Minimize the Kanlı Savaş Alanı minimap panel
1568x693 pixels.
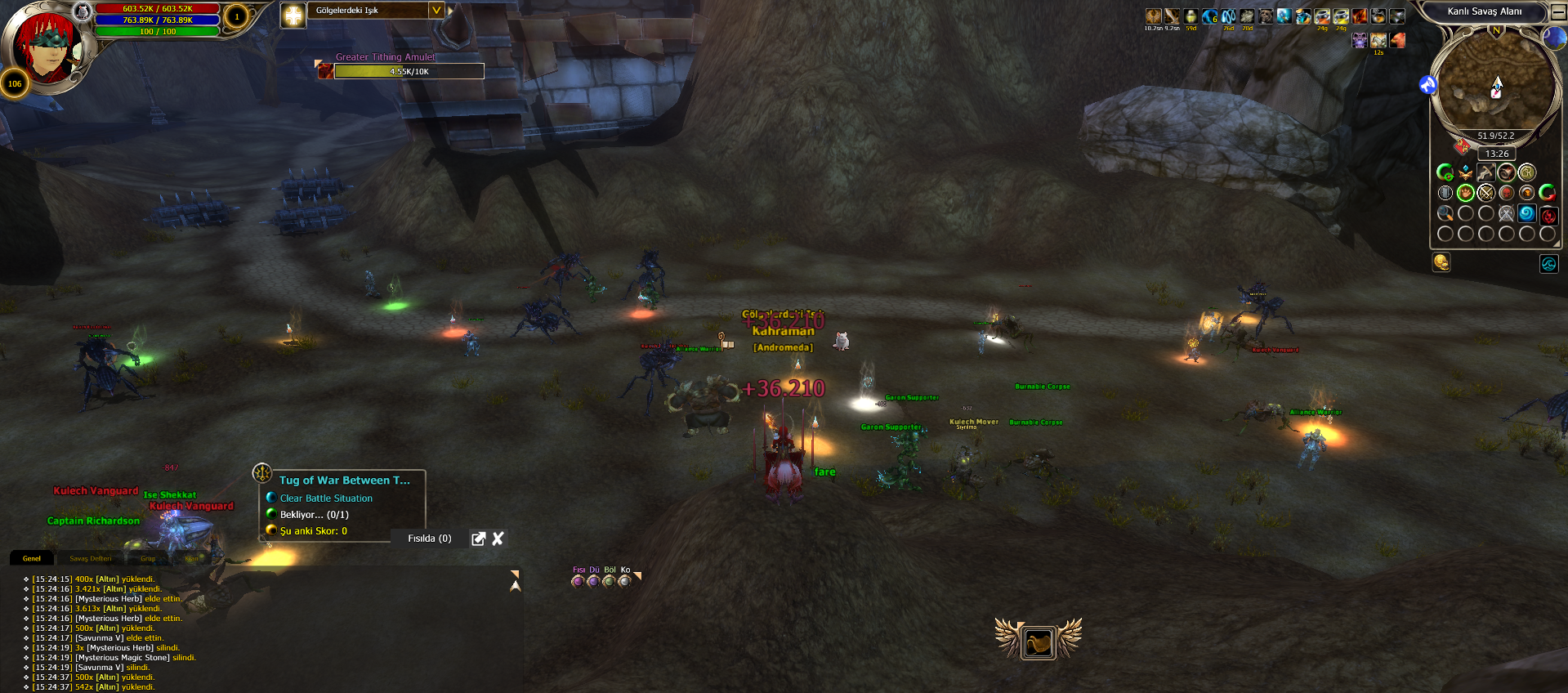[1558, 11]
